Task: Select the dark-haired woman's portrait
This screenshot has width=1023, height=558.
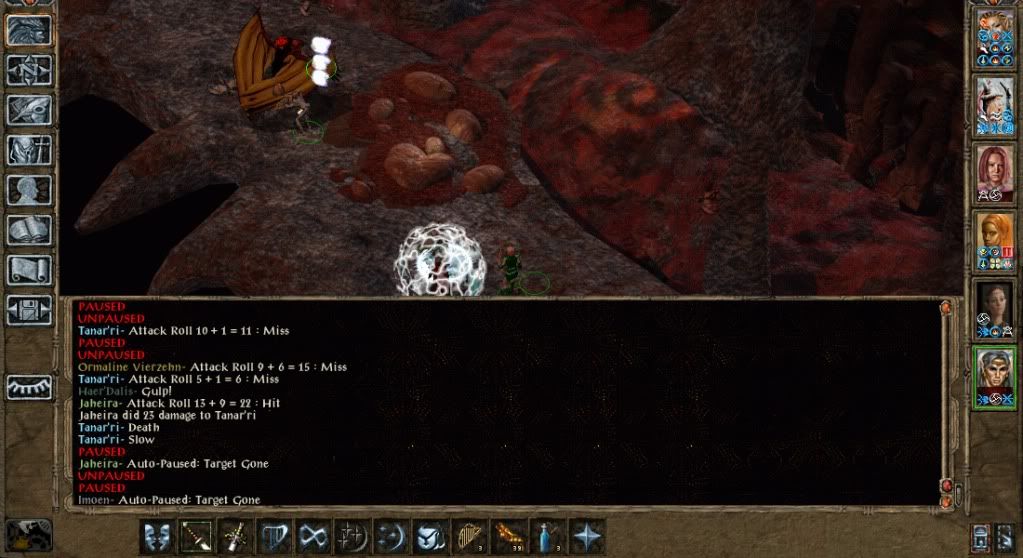Action: click(995, 308)
